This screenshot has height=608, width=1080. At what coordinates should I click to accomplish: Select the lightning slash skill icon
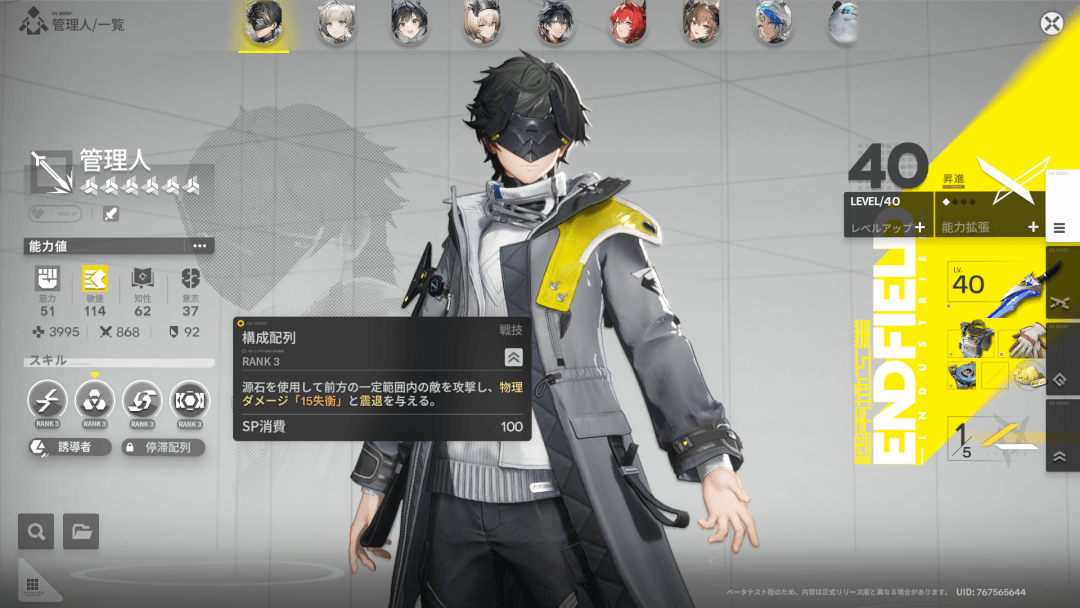[47, 400]
